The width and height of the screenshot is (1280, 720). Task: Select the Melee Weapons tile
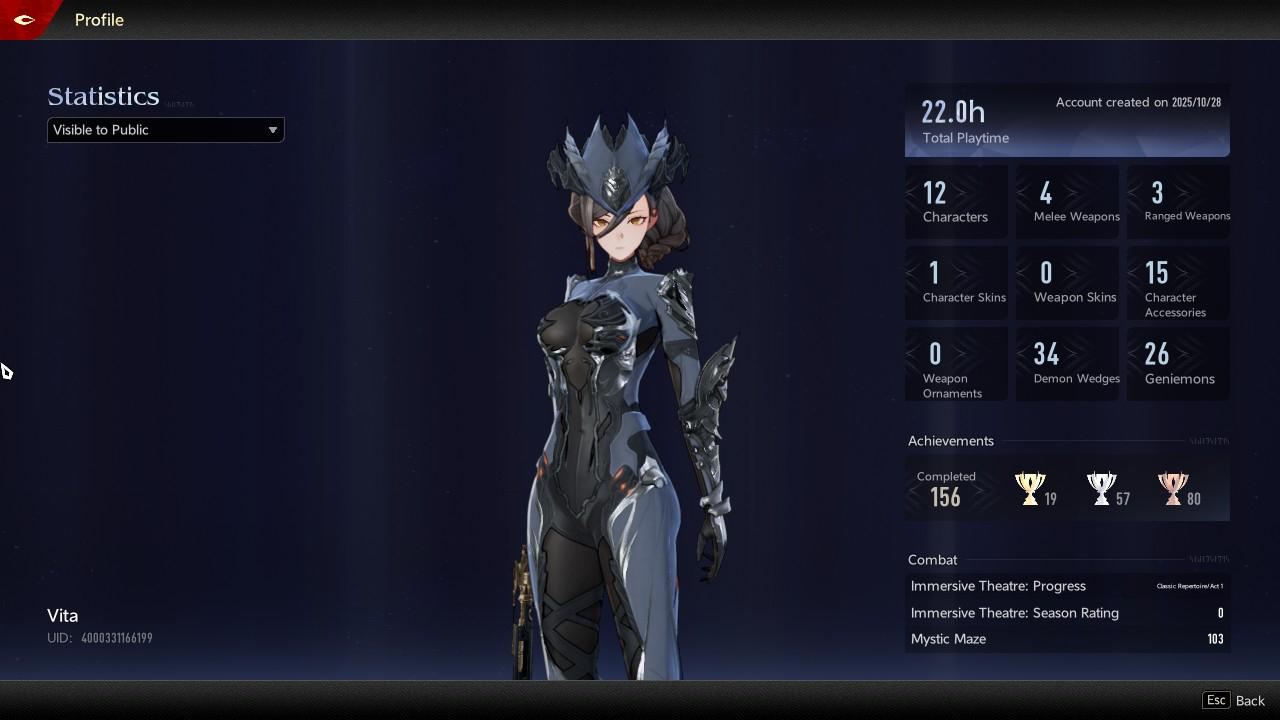pos(1067,202)
